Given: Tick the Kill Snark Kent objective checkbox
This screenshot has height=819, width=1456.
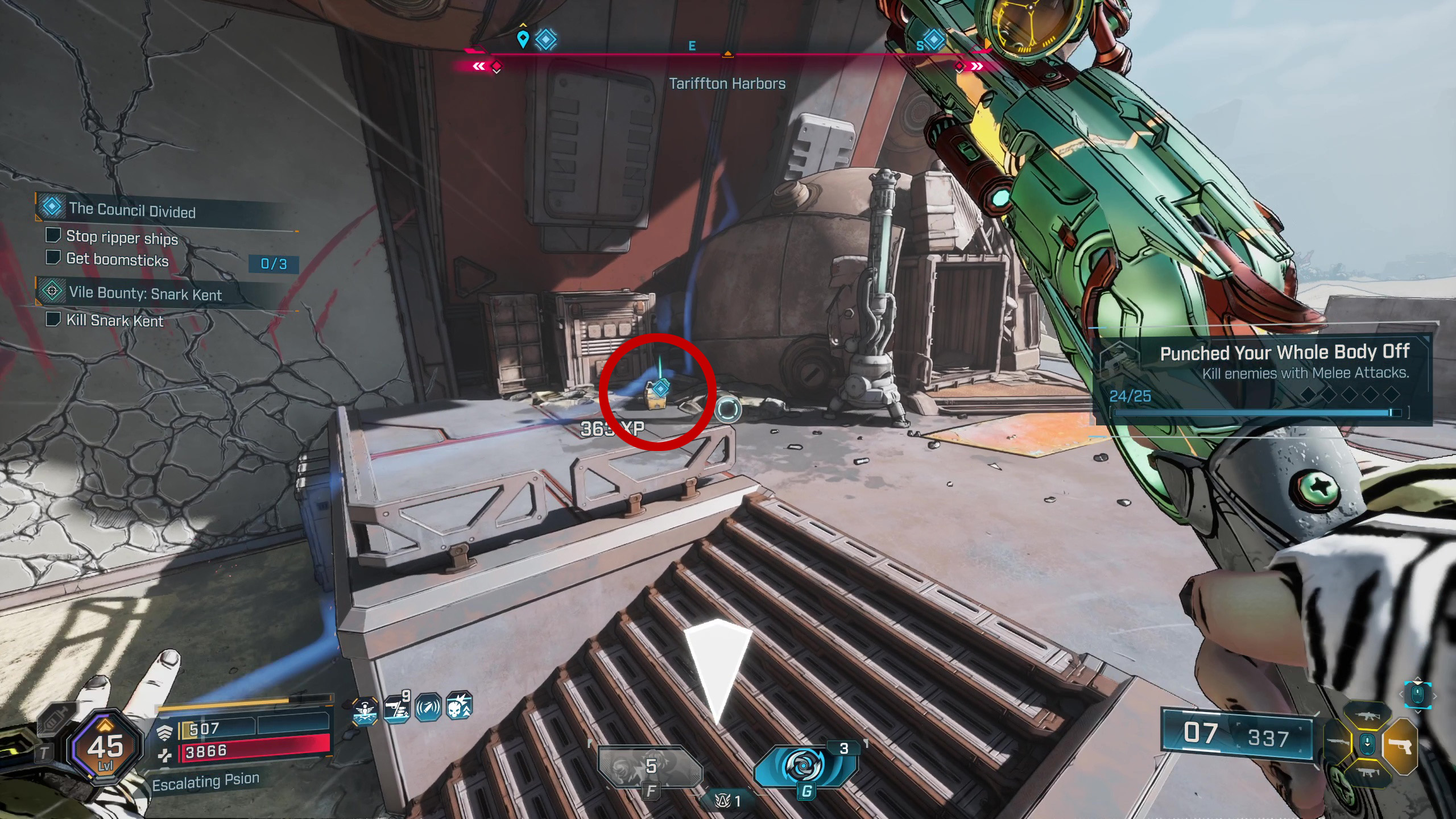Looking at the screenshot, I should 53,319.
